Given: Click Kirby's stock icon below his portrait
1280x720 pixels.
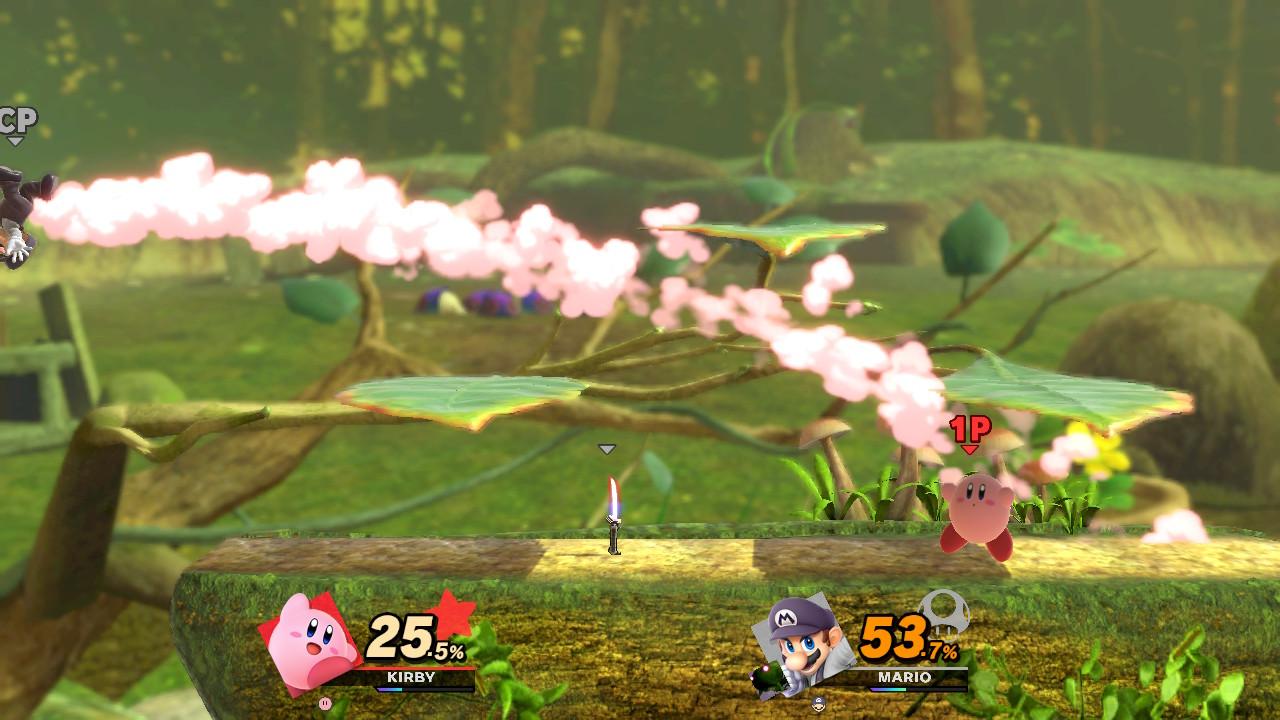Looking at the screenshot, I should pos(324,703).
